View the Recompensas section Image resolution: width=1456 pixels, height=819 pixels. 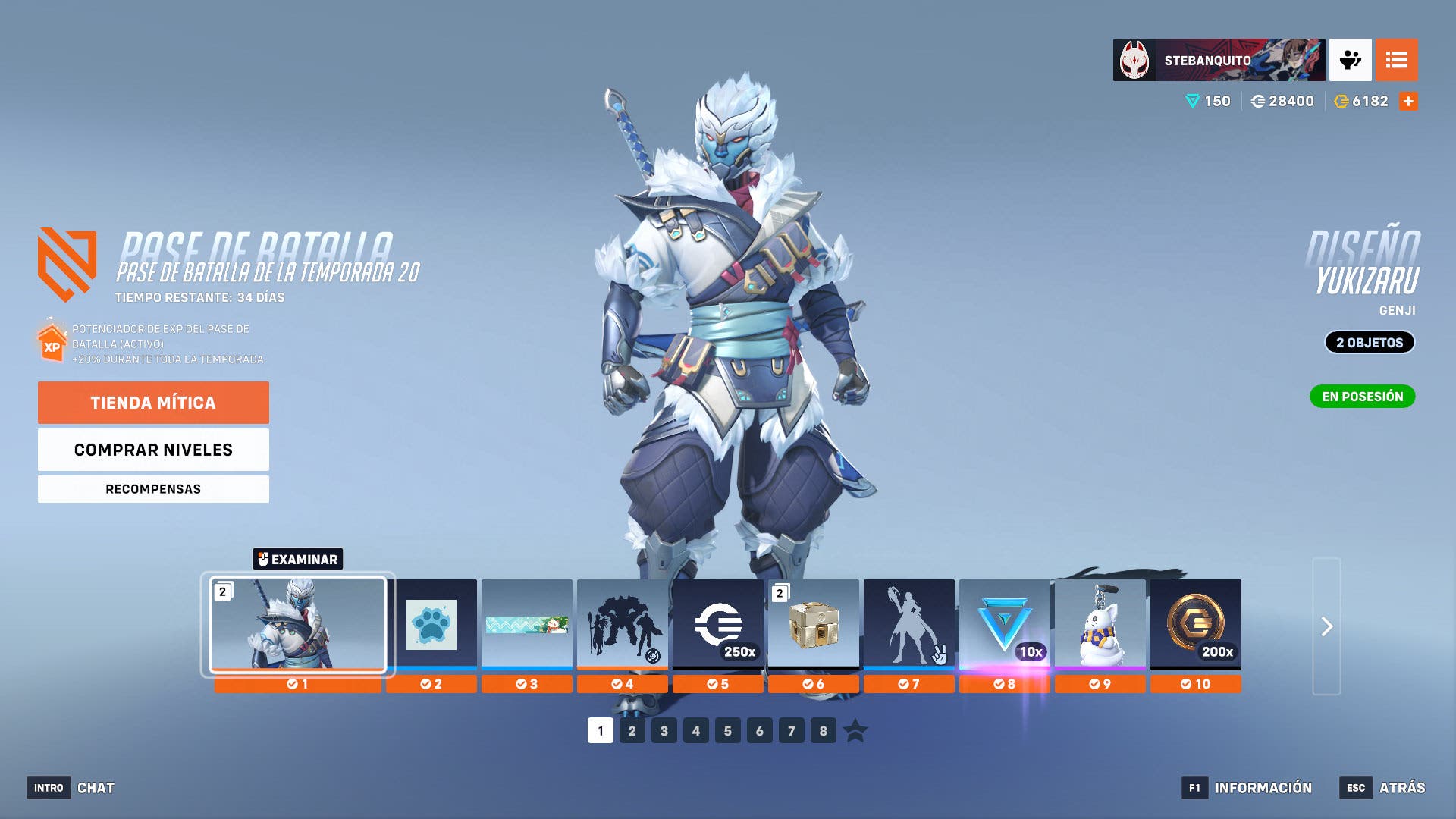pyautogui.click(x=153, y=488)
